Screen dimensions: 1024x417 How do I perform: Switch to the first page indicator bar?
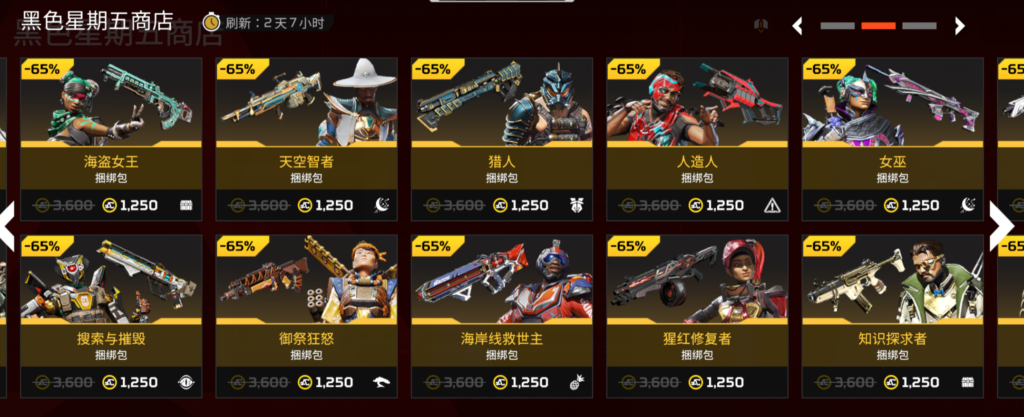[837, 26]
